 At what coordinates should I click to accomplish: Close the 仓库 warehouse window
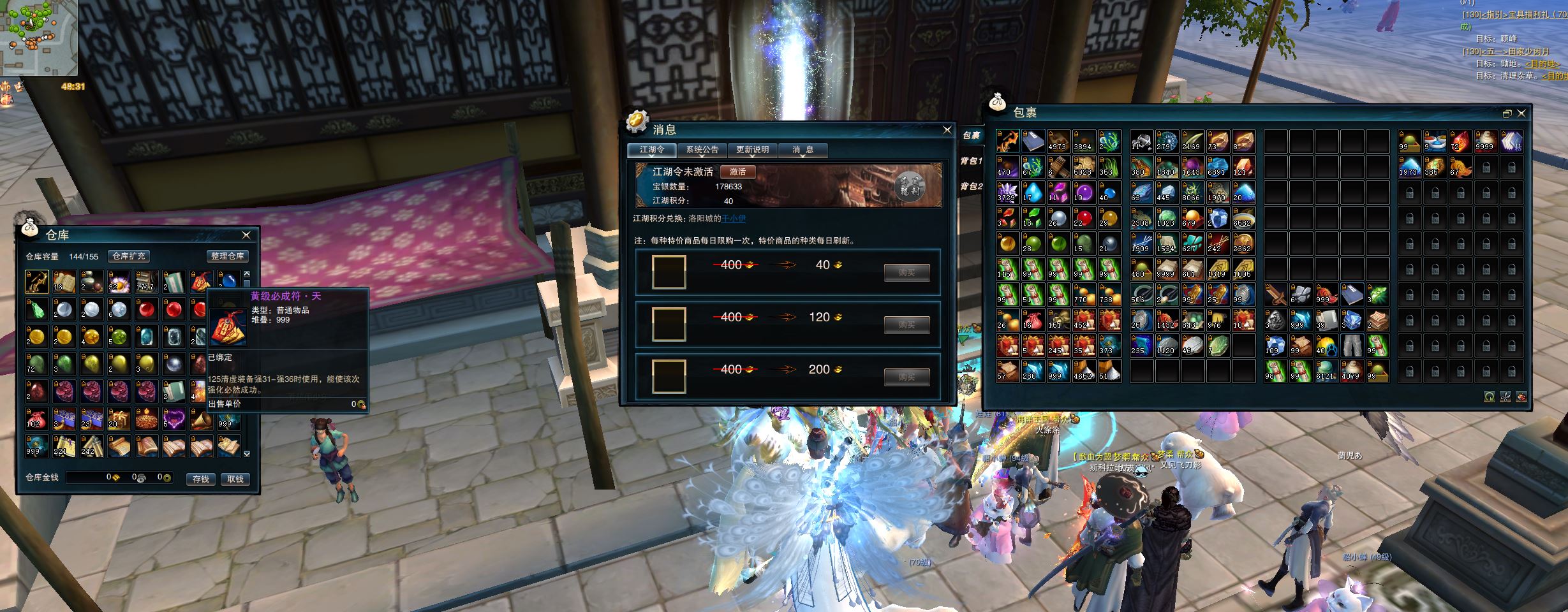tap(246, 235)
